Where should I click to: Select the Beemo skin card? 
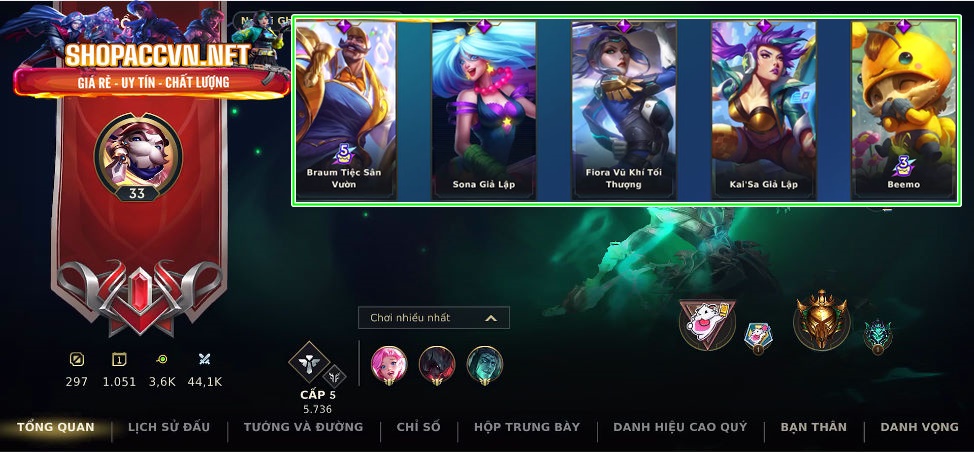coord(903,110)
